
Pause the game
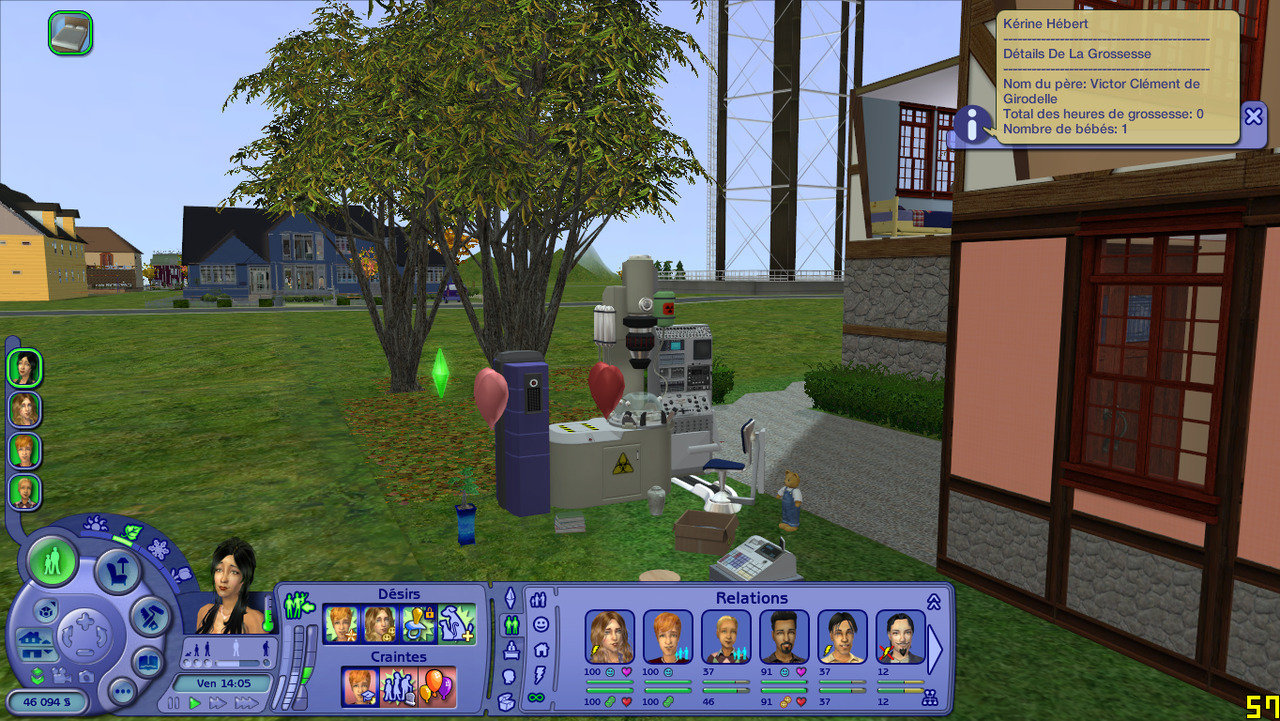pyautogui.click(x=174, y=704)
